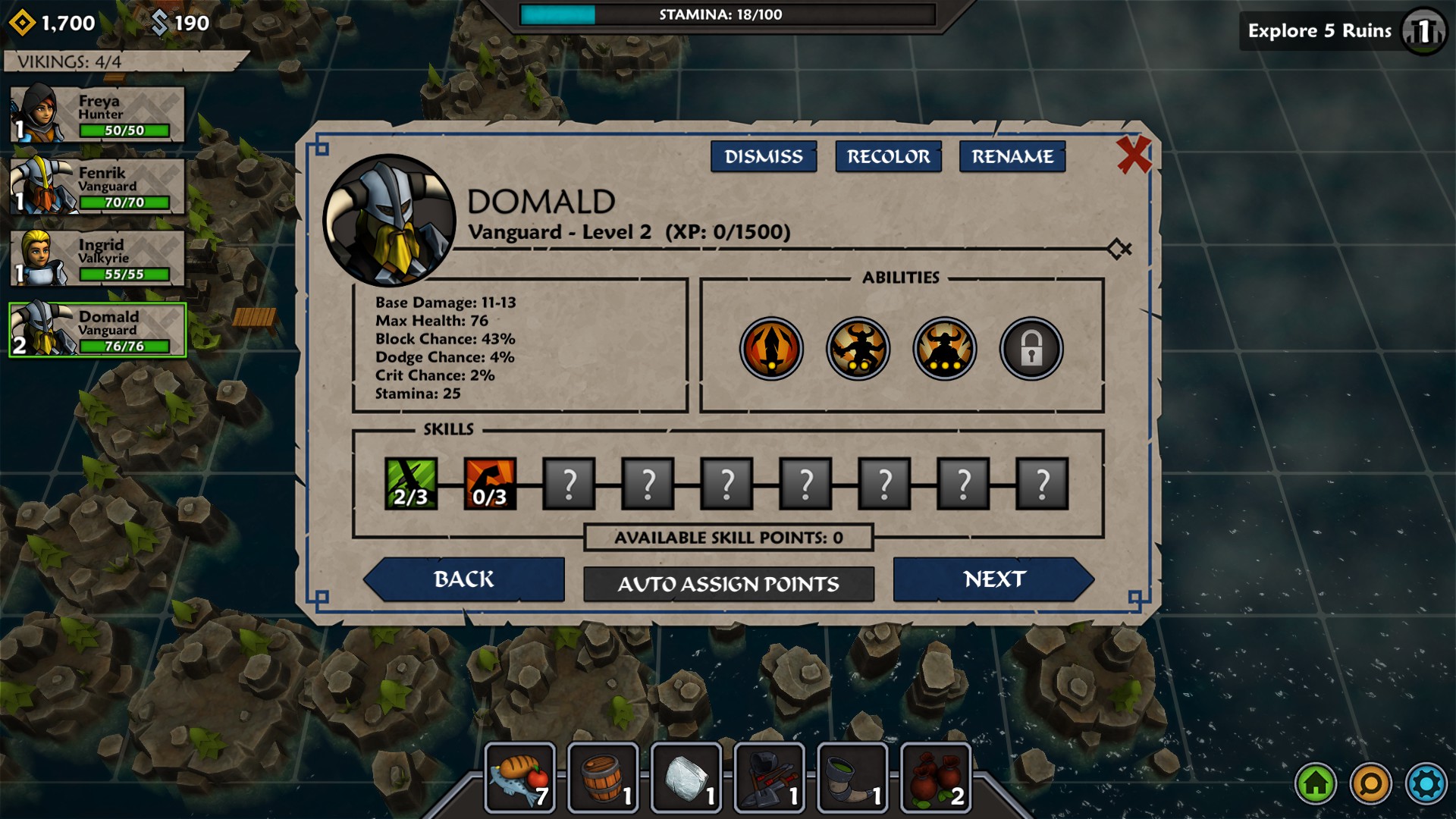Open the blue gear settings
Screen dimensions: 1456x819
[x=1426, y=783]
